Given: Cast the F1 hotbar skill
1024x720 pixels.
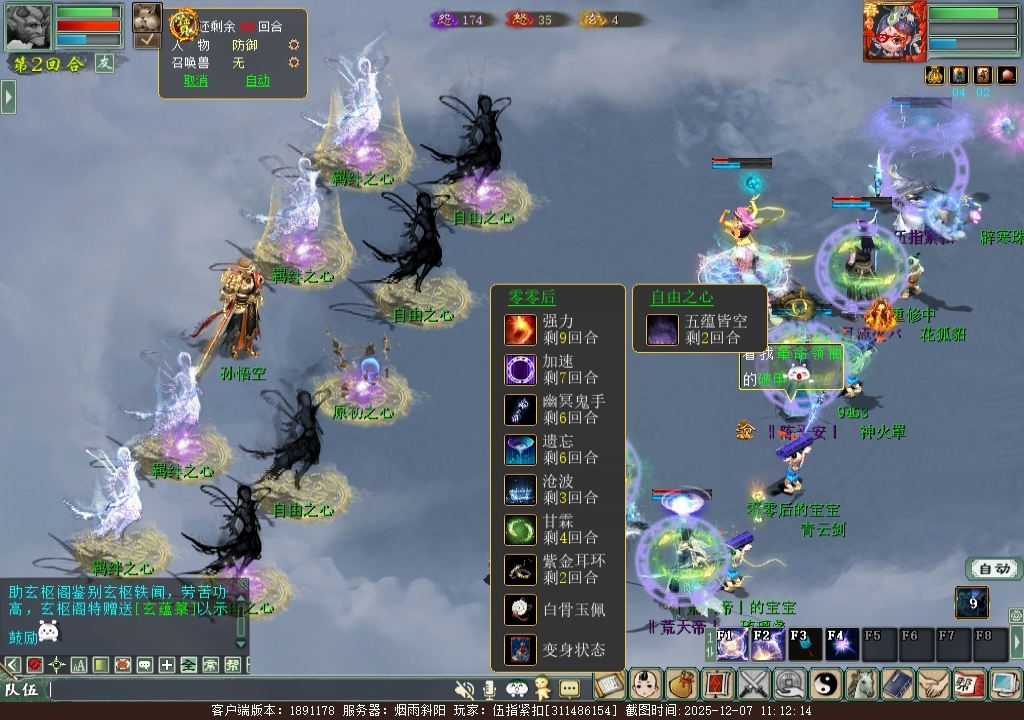Looking at the screenshot, I should pos(732,645).
